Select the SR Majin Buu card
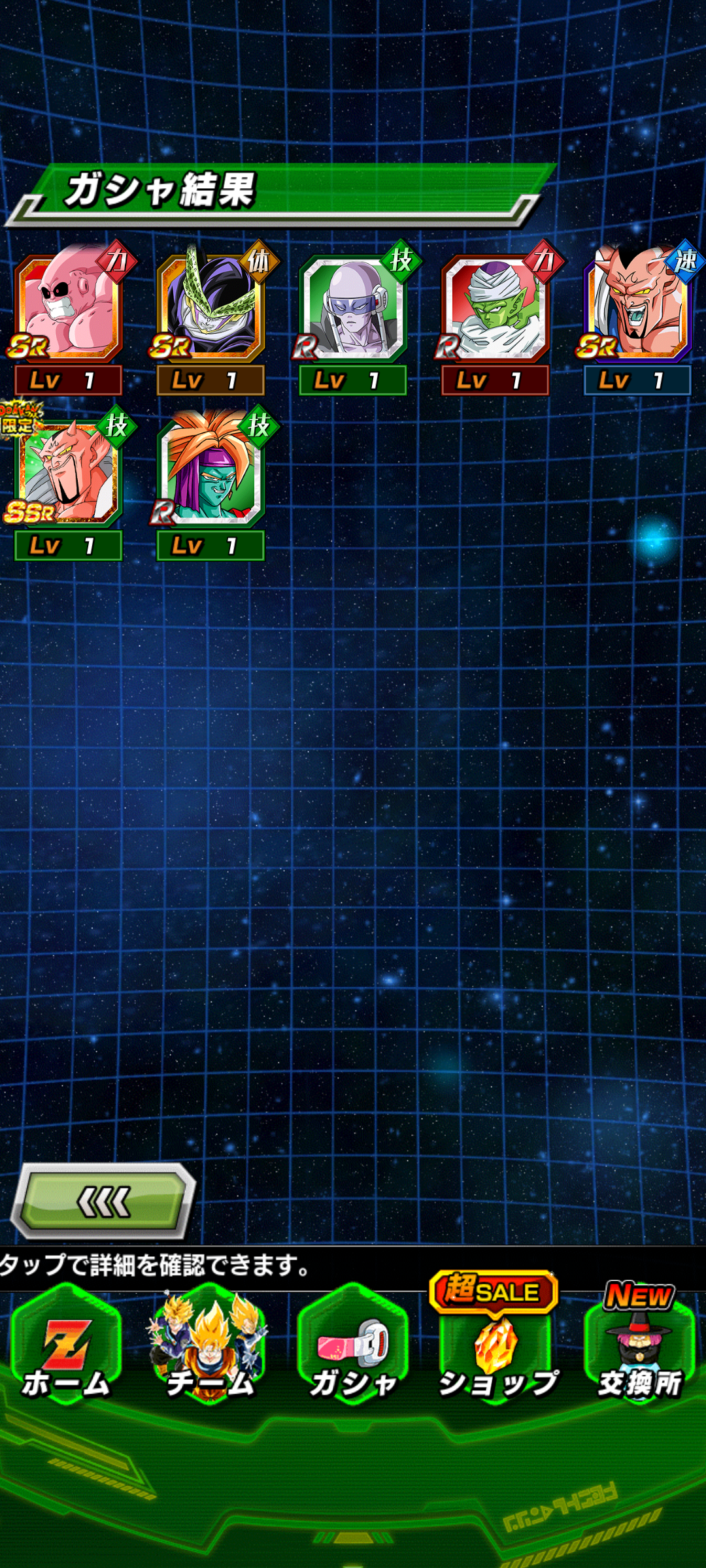The height and width of the screenshot is (1568, 706). click(68, 308)
